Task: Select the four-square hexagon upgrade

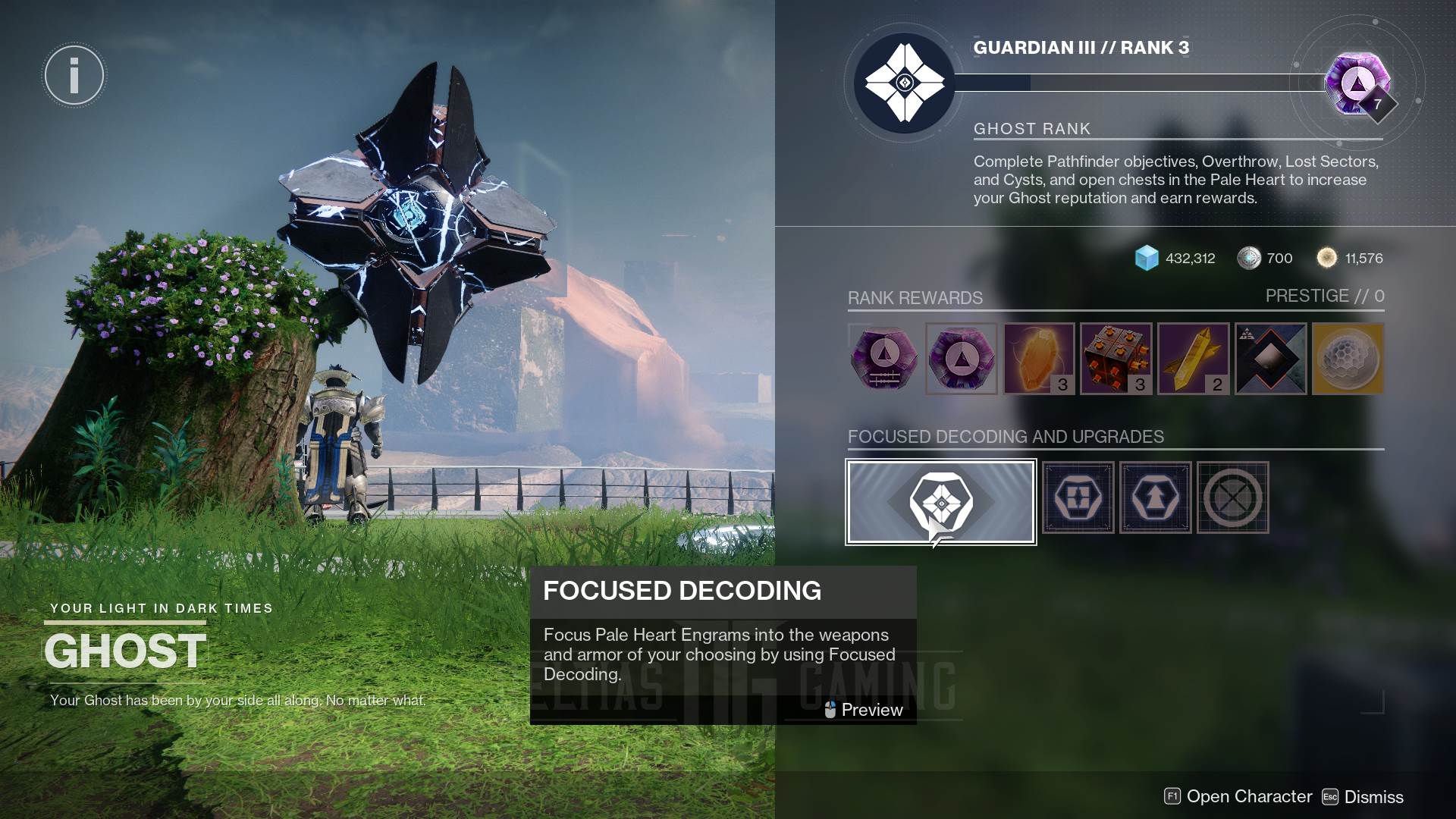Action: pos(1078,498)
